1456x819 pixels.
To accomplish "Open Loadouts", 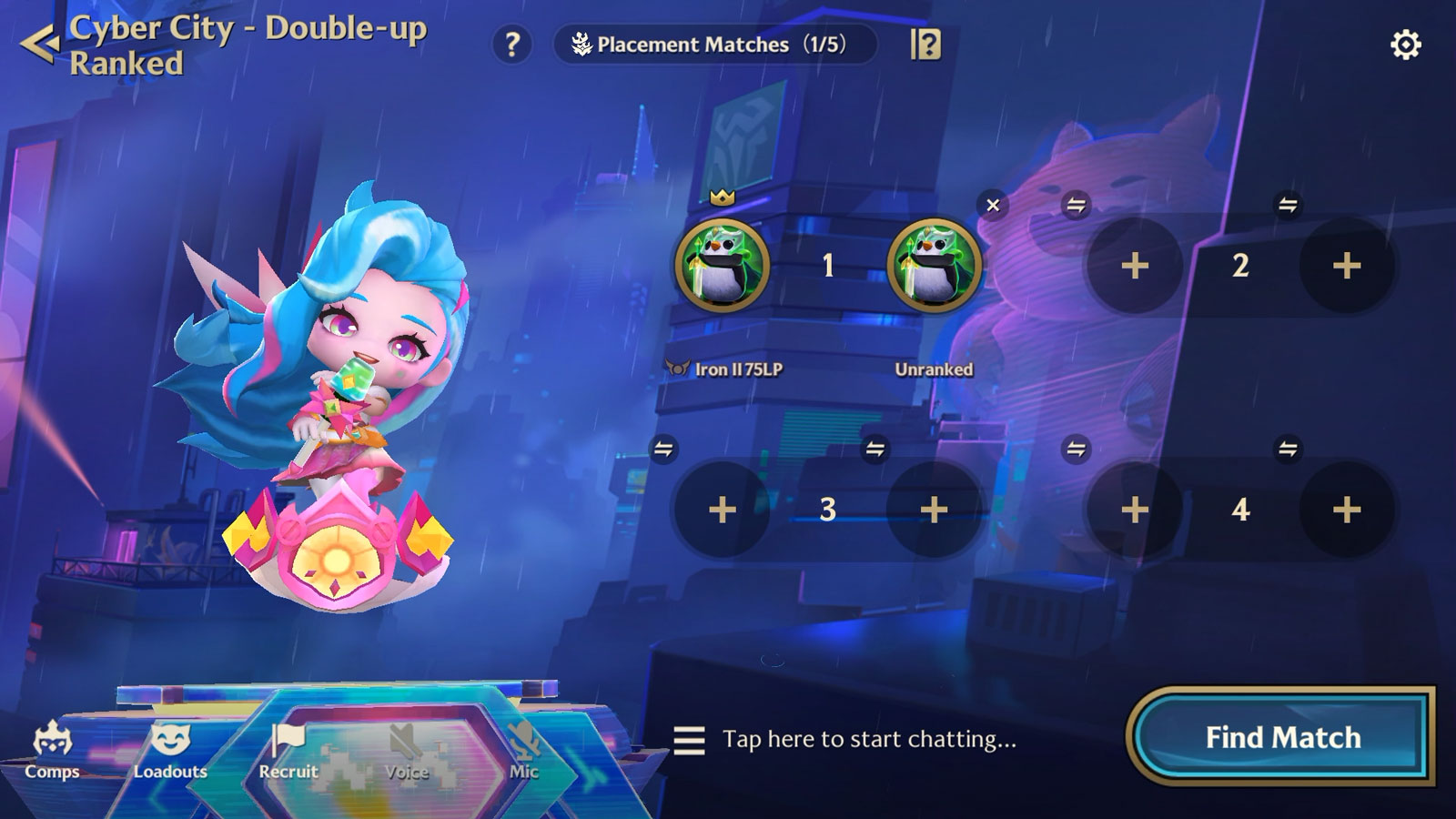I will pyautogui.click(x=170, y=750).
